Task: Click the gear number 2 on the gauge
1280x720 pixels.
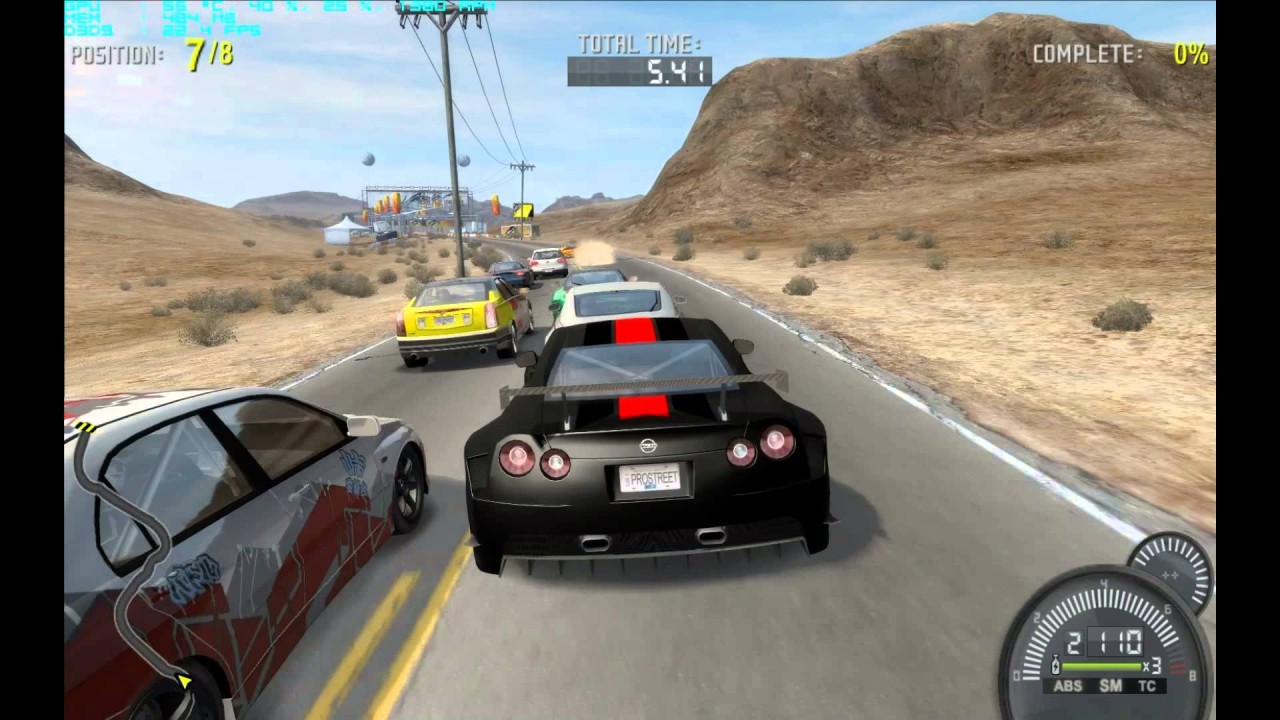Action: point(1072,641)
